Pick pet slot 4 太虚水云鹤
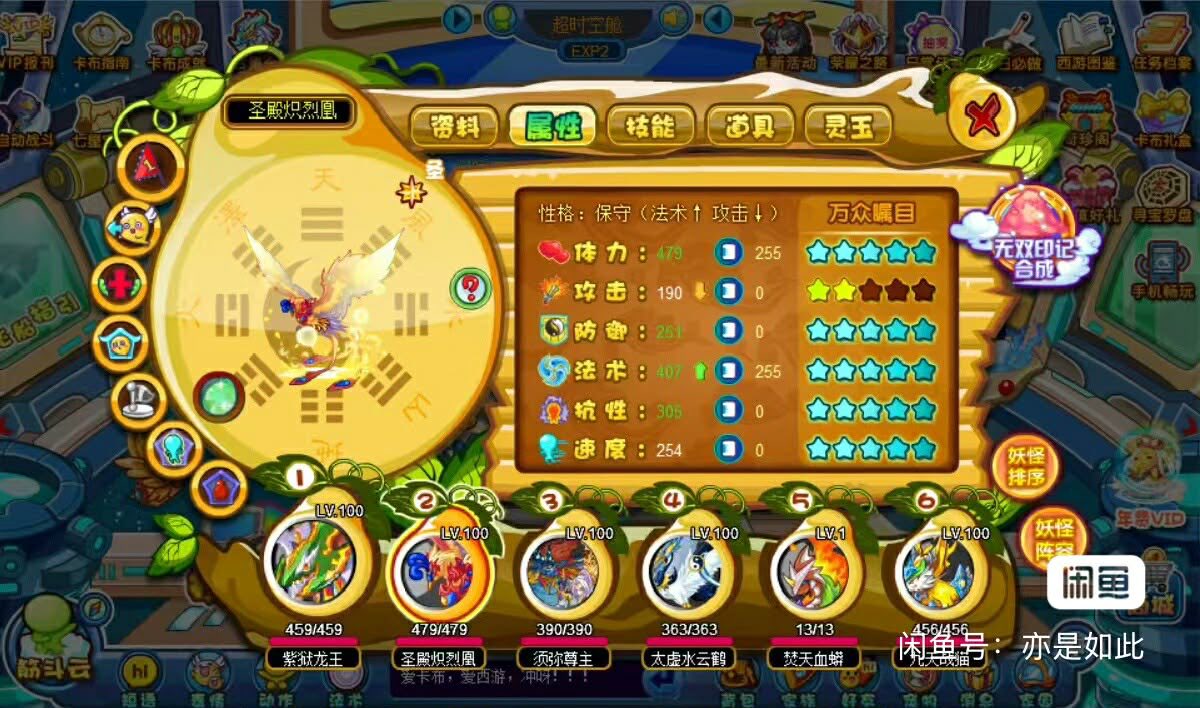Viewport: 1200px width, 708px height. pos(686,570)
